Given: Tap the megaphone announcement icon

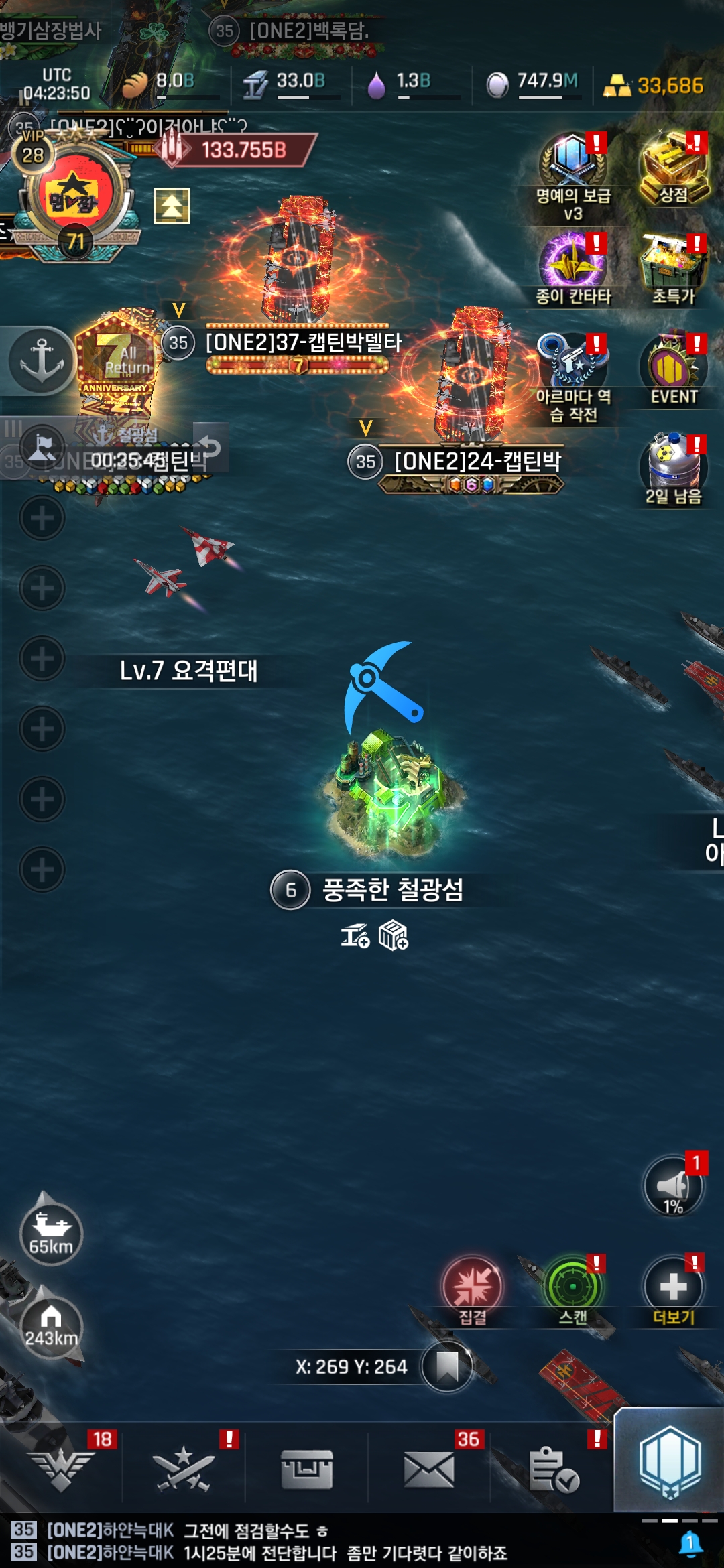Looking at the screenshot, I should tap(673, 1186).
